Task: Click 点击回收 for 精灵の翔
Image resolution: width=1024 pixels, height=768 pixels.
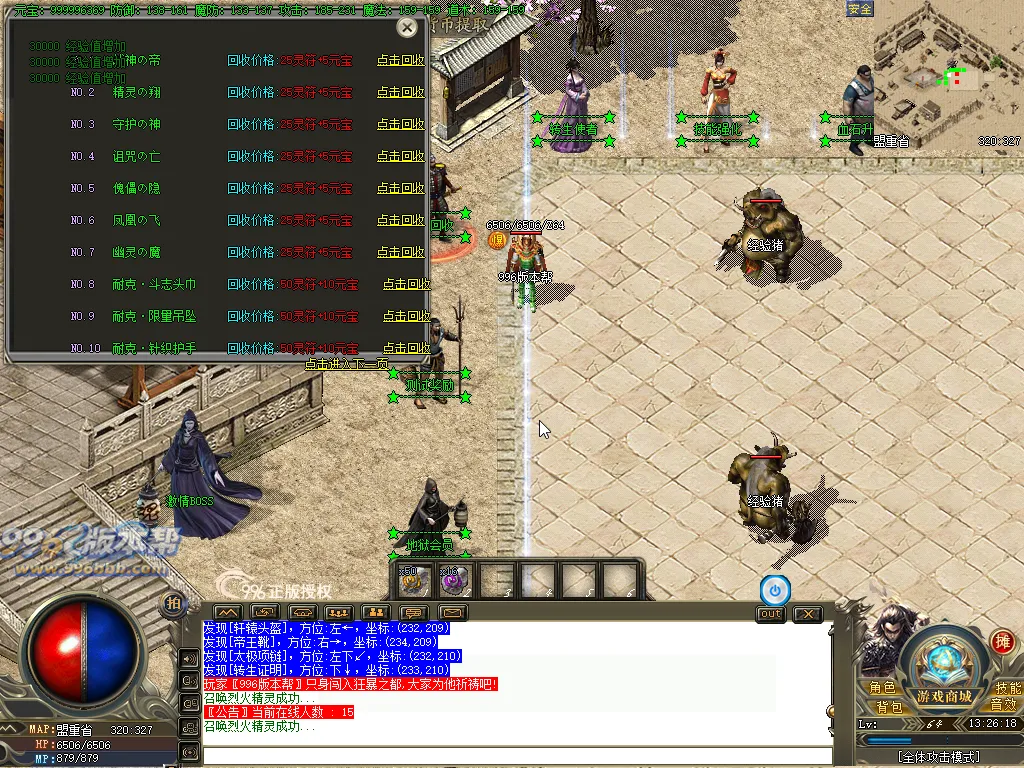Action: tap(400, 92)
